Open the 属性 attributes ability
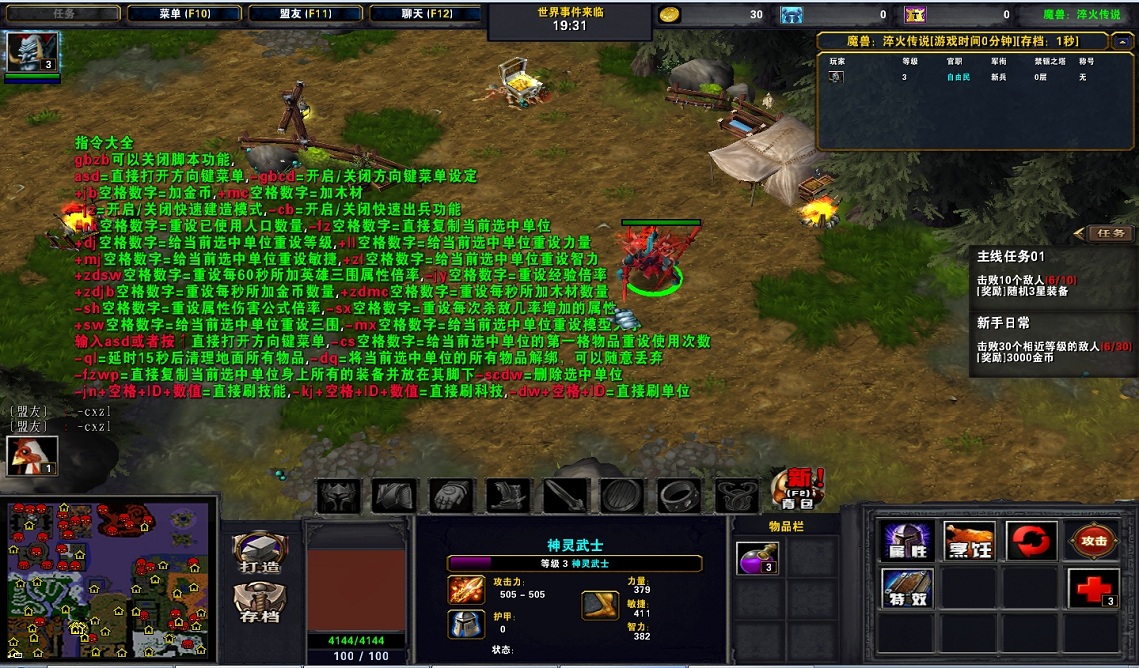The image size is (1139, 668). coord(907,541)
